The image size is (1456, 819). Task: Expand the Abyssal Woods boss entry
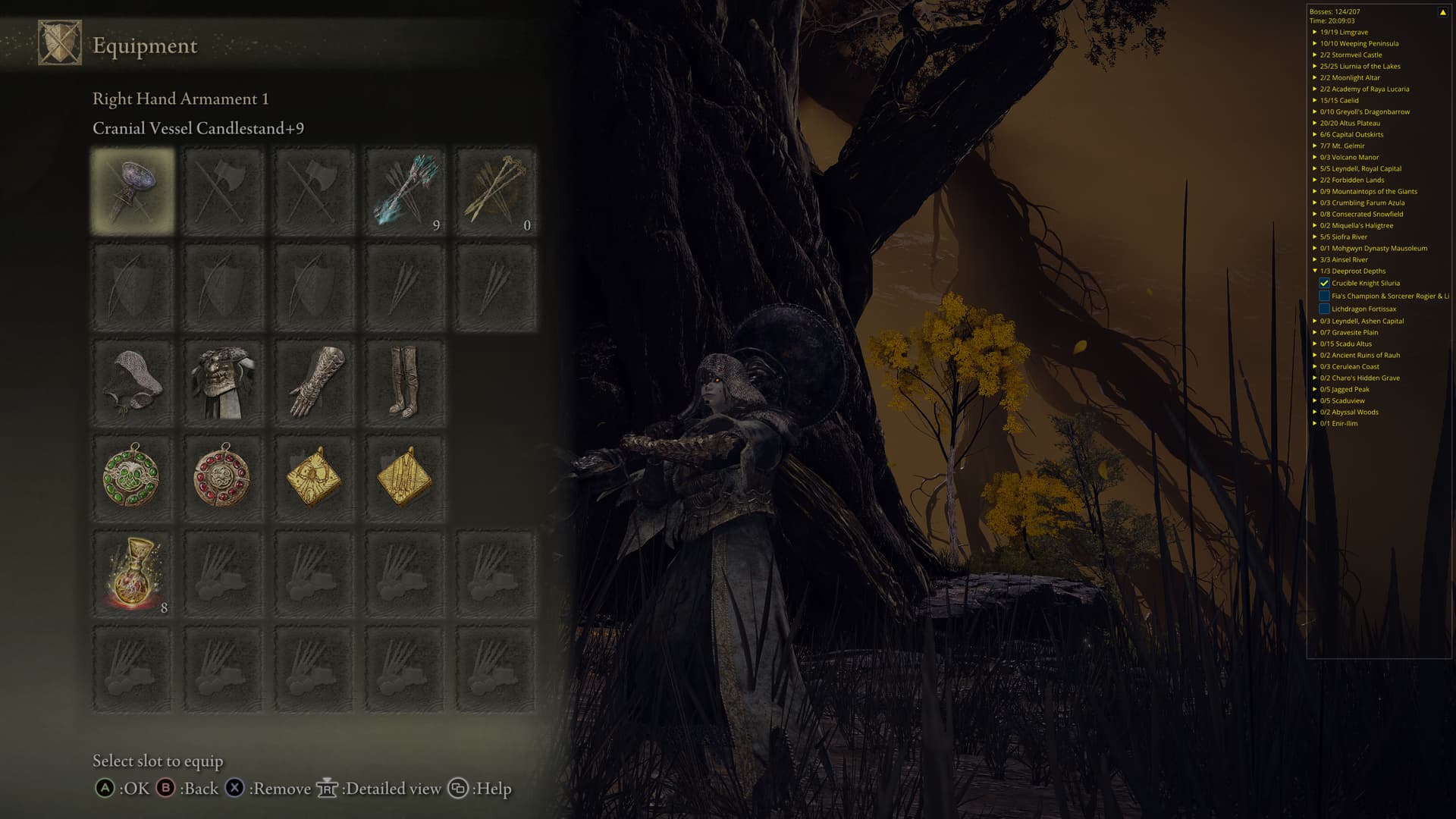(x=1315, y=413)
